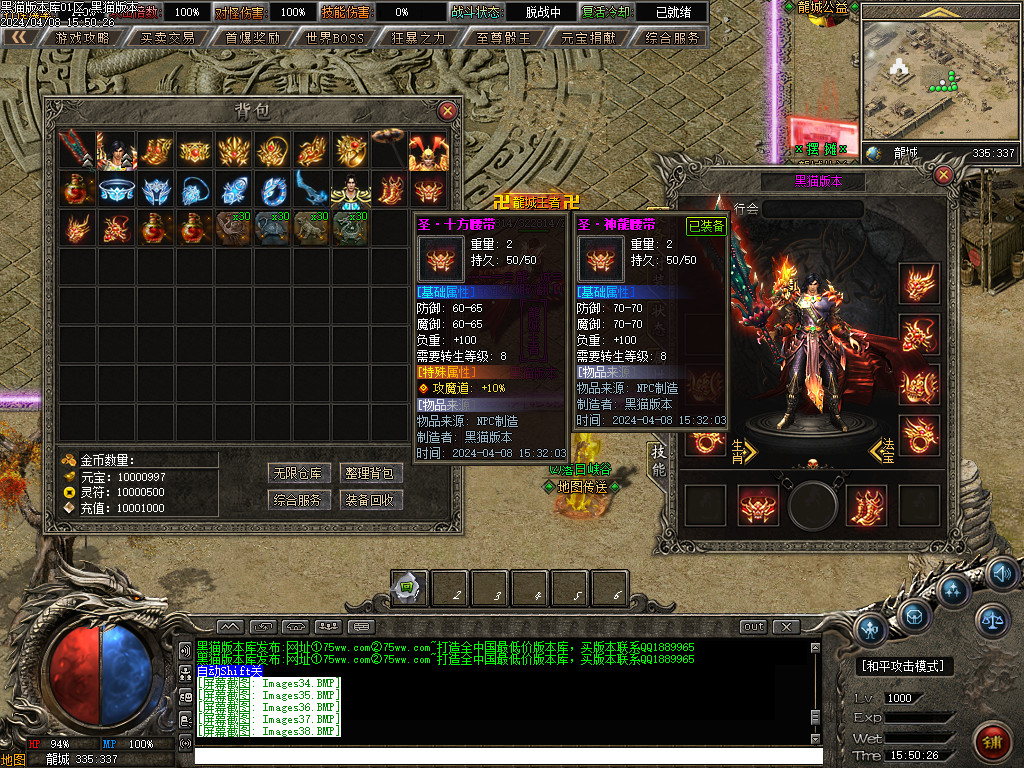Open the 首爆奖励 first-drop rewards menu
This screenshot has width=1024, height=768.
(252, 38)
